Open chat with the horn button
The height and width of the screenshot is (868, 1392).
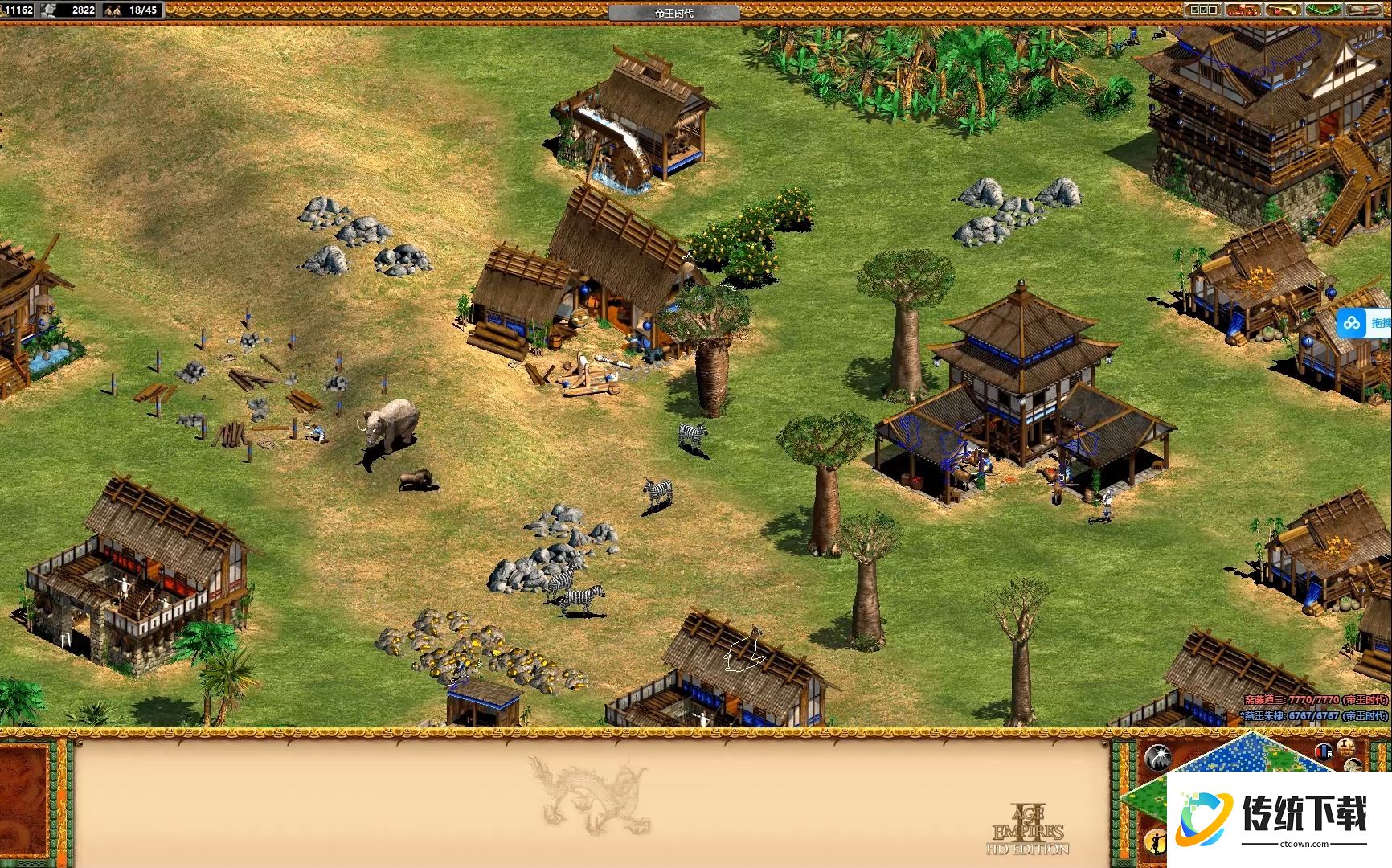tap(1283, 10)
